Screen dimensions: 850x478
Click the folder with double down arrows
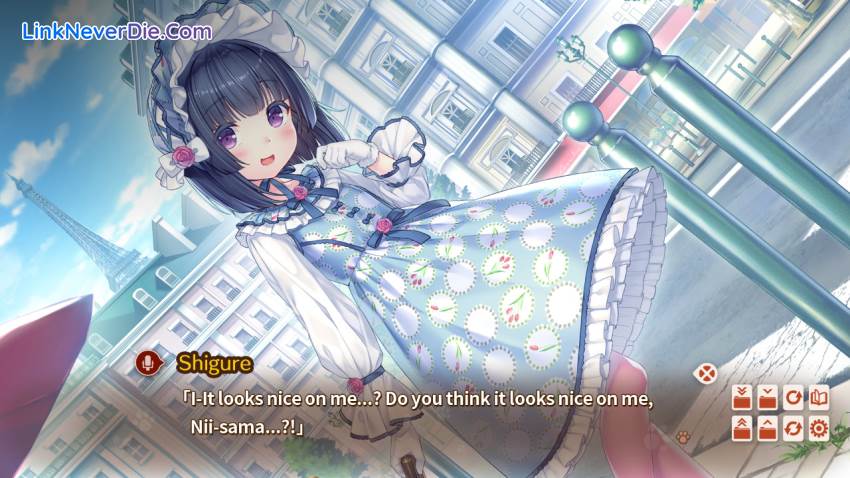tap(742, 397)
